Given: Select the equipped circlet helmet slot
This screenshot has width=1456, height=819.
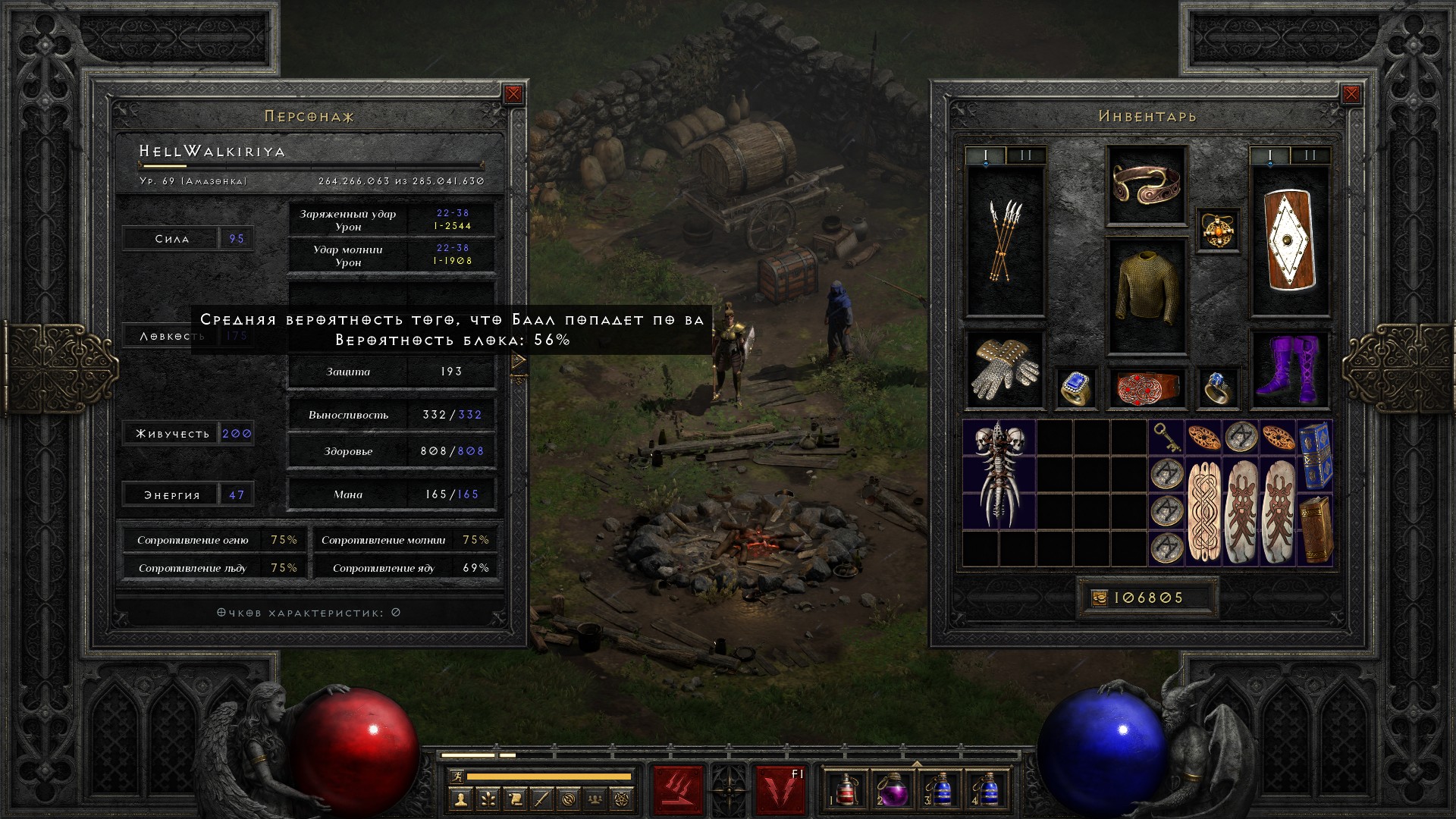Looking at the screenshot, I should (x=1146, y=185).
